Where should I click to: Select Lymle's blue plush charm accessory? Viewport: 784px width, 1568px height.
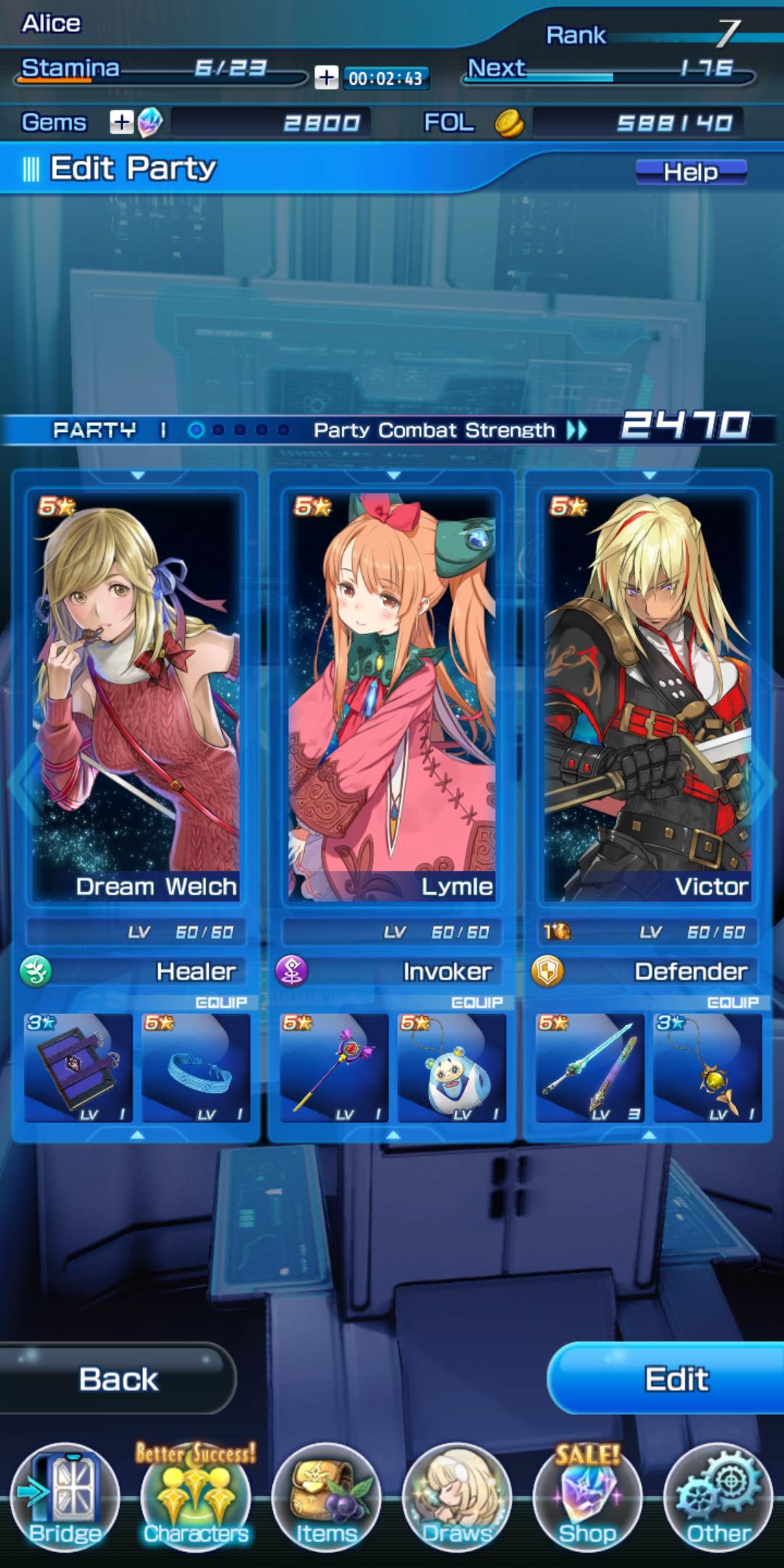(x=451, y=1068)
